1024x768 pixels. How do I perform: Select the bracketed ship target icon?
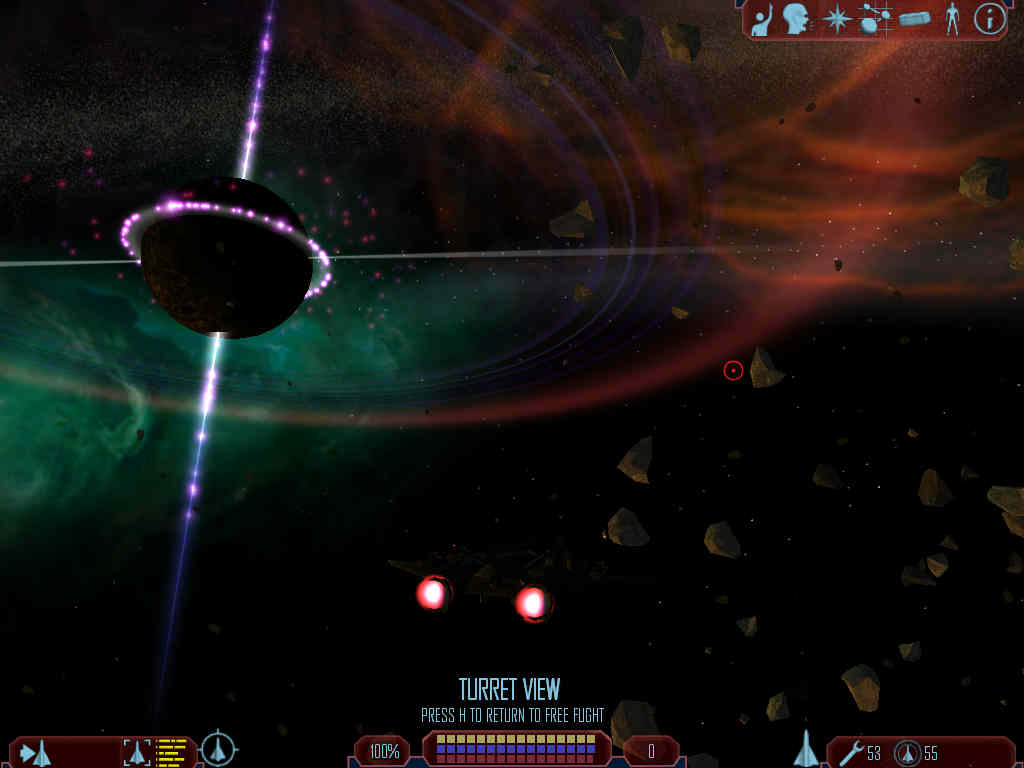click(x=137, y=752)
